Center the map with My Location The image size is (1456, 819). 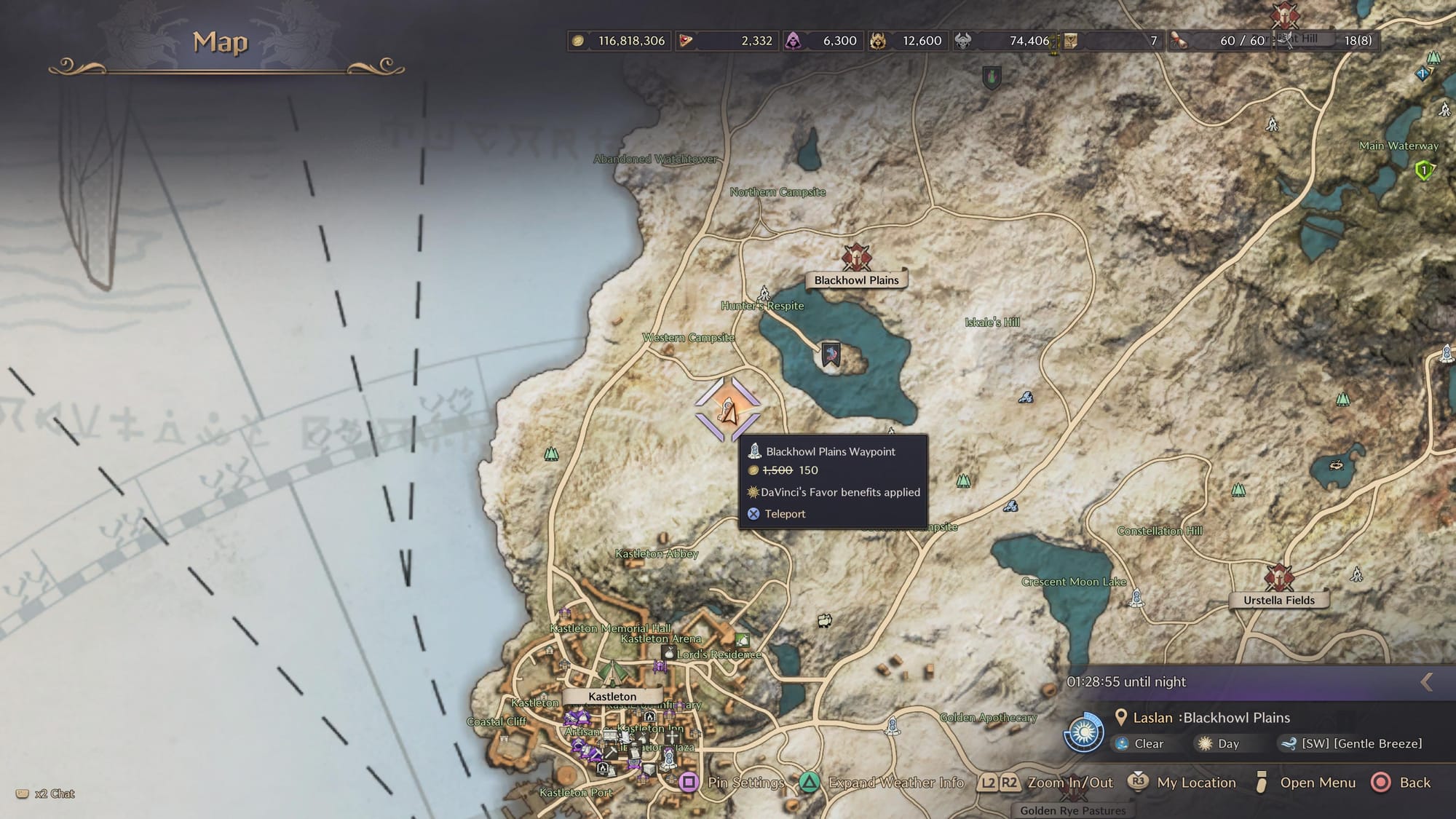pyautogui.click(x=1182, y=783)
